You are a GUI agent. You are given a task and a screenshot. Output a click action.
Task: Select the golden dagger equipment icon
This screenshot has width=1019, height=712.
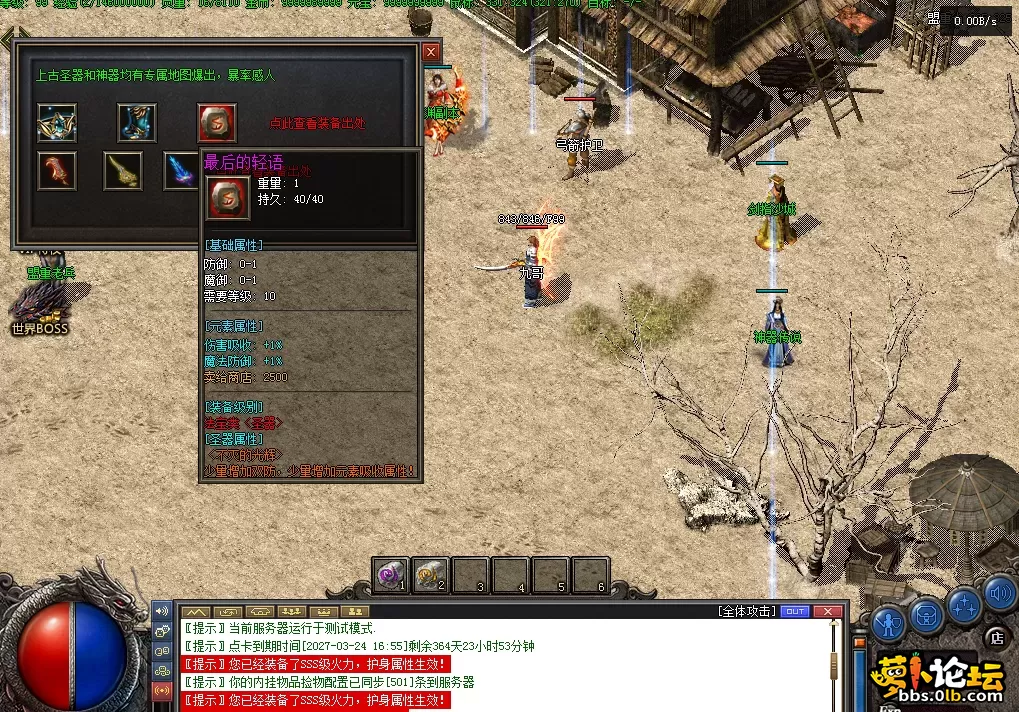(x=123, y=171)
